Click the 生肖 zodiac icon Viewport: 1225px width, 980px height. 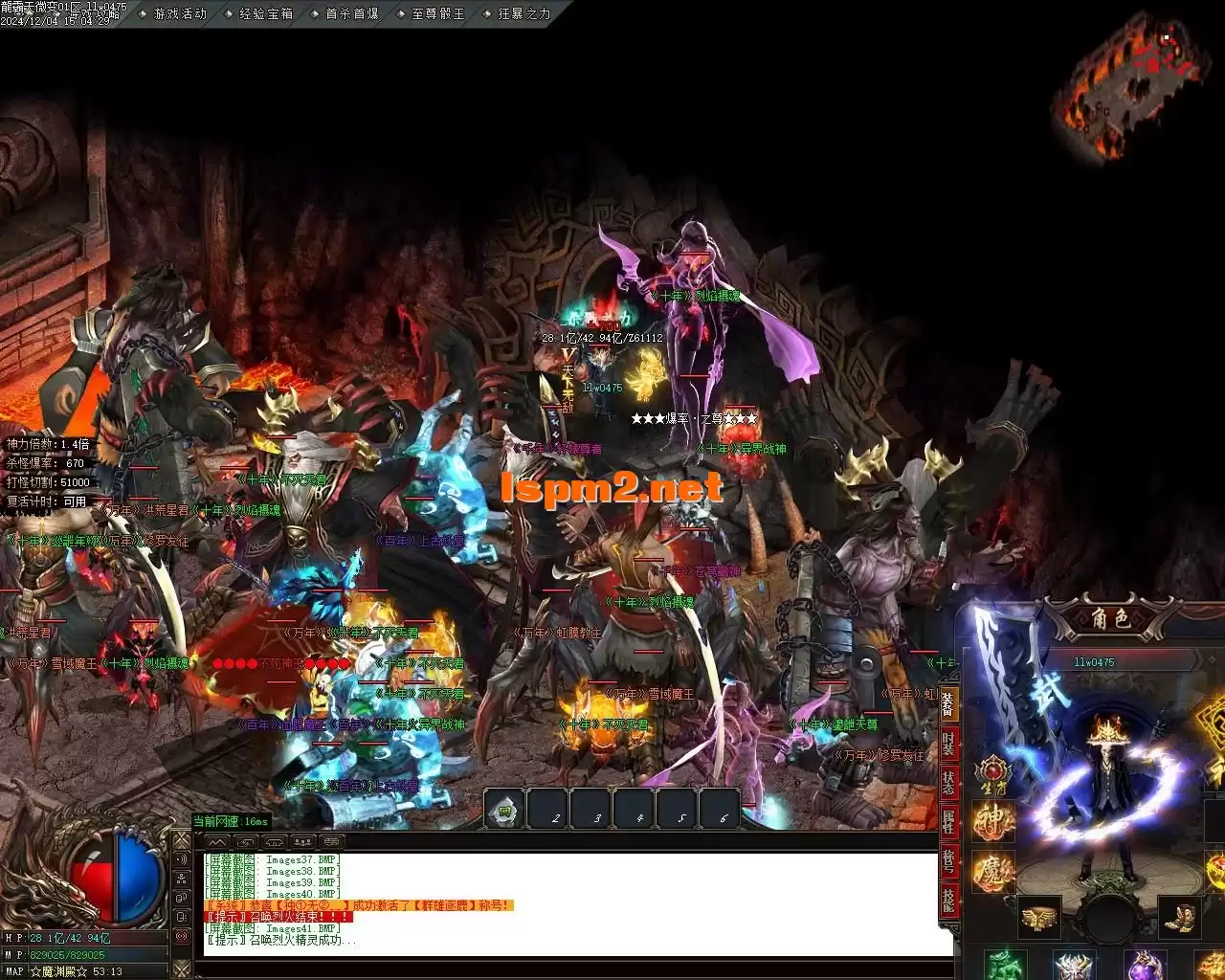click(x=993, y=772)
